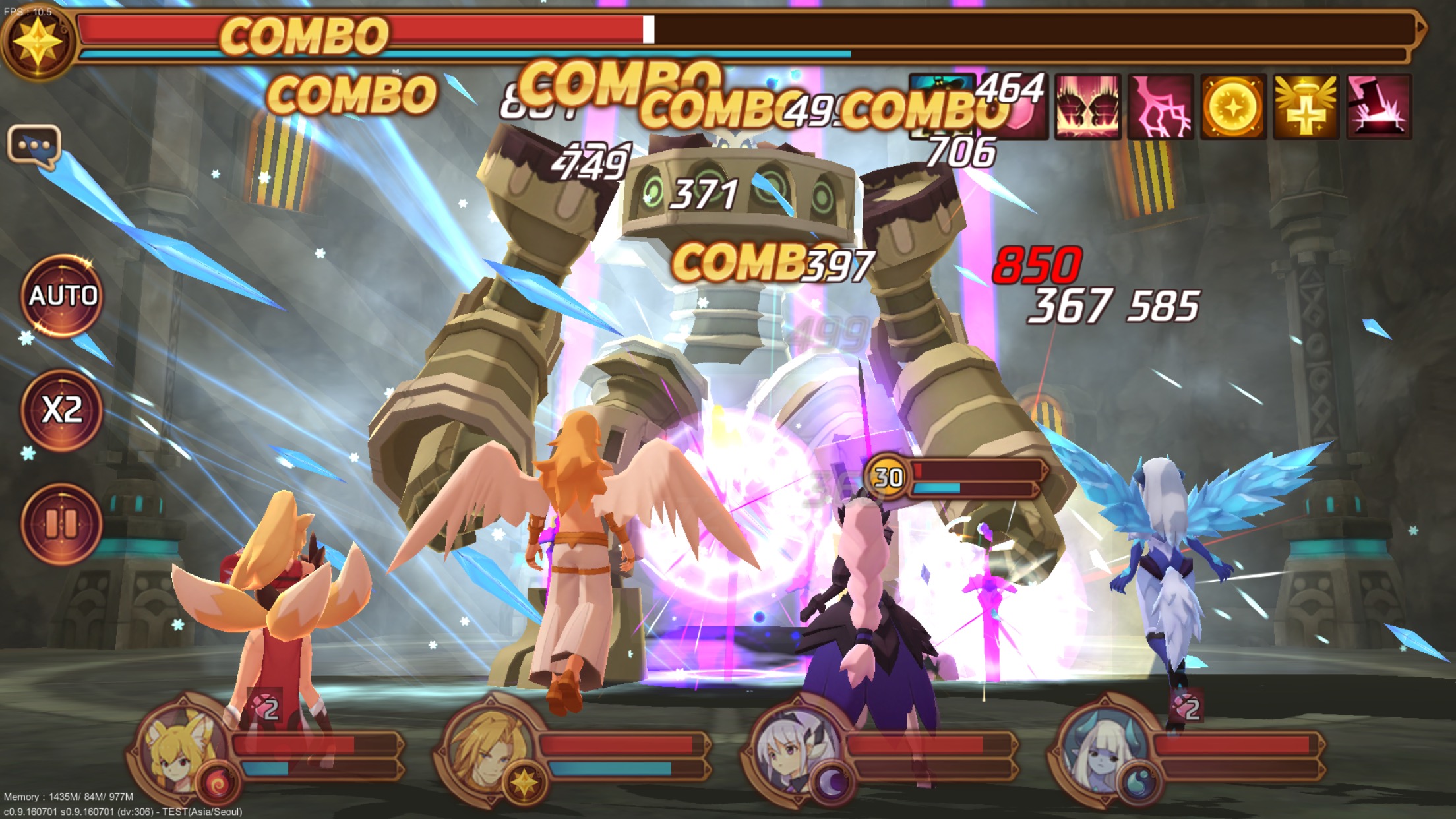Screen dimensions: 1456x819
Task: Activate the twin red fists skill
Action: tap(1087, 107)
